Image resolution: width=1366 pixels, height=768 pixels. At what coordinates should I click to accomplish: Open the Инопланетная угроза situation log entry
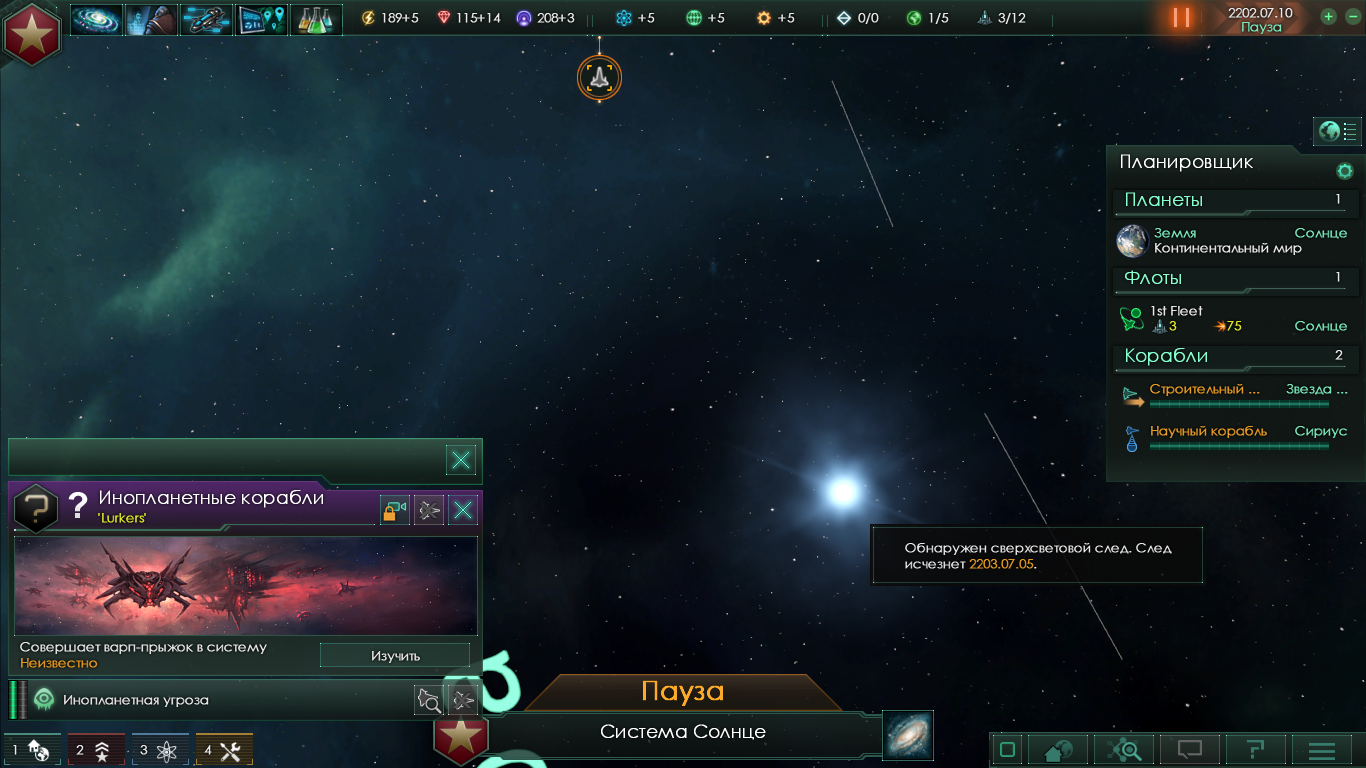tap(200, 700)
